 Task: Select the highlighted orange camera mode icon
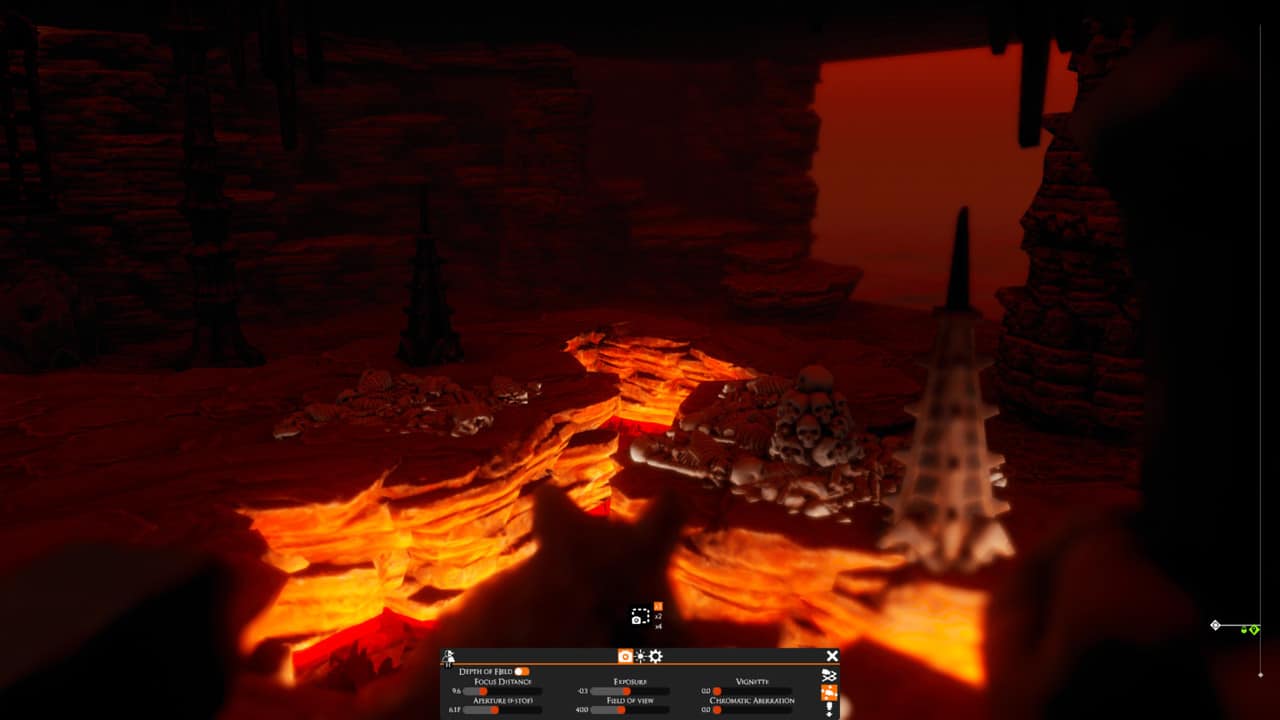pos(830,692)
